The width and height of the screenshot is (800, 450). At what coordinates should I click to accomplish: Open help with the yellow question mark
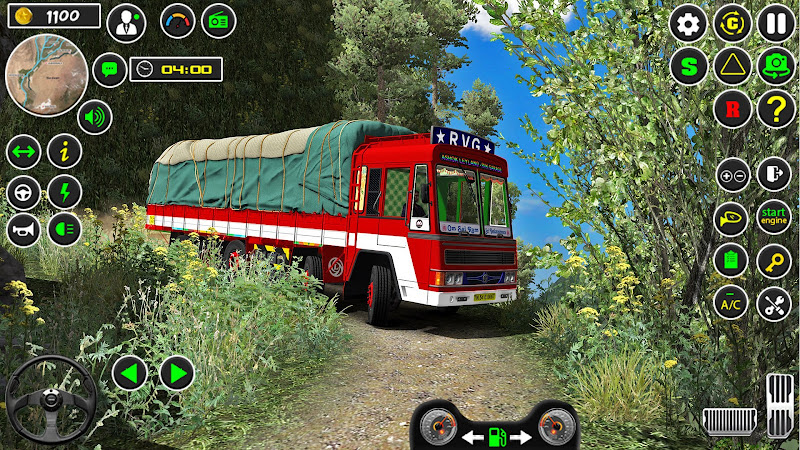coord(775,110)
